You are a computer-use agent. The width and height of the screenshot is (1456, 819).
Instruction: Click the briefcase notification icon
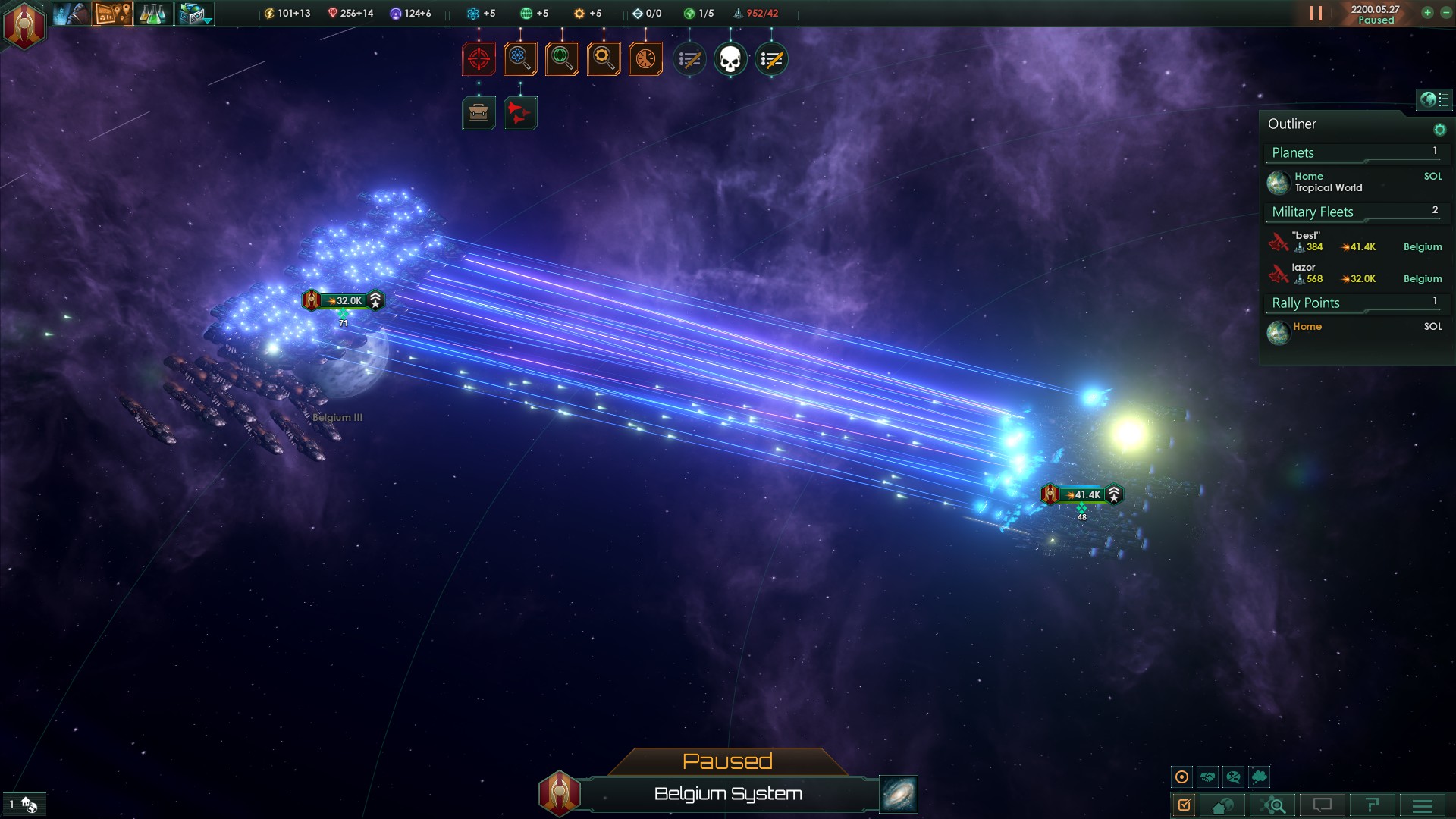point(479,114)
